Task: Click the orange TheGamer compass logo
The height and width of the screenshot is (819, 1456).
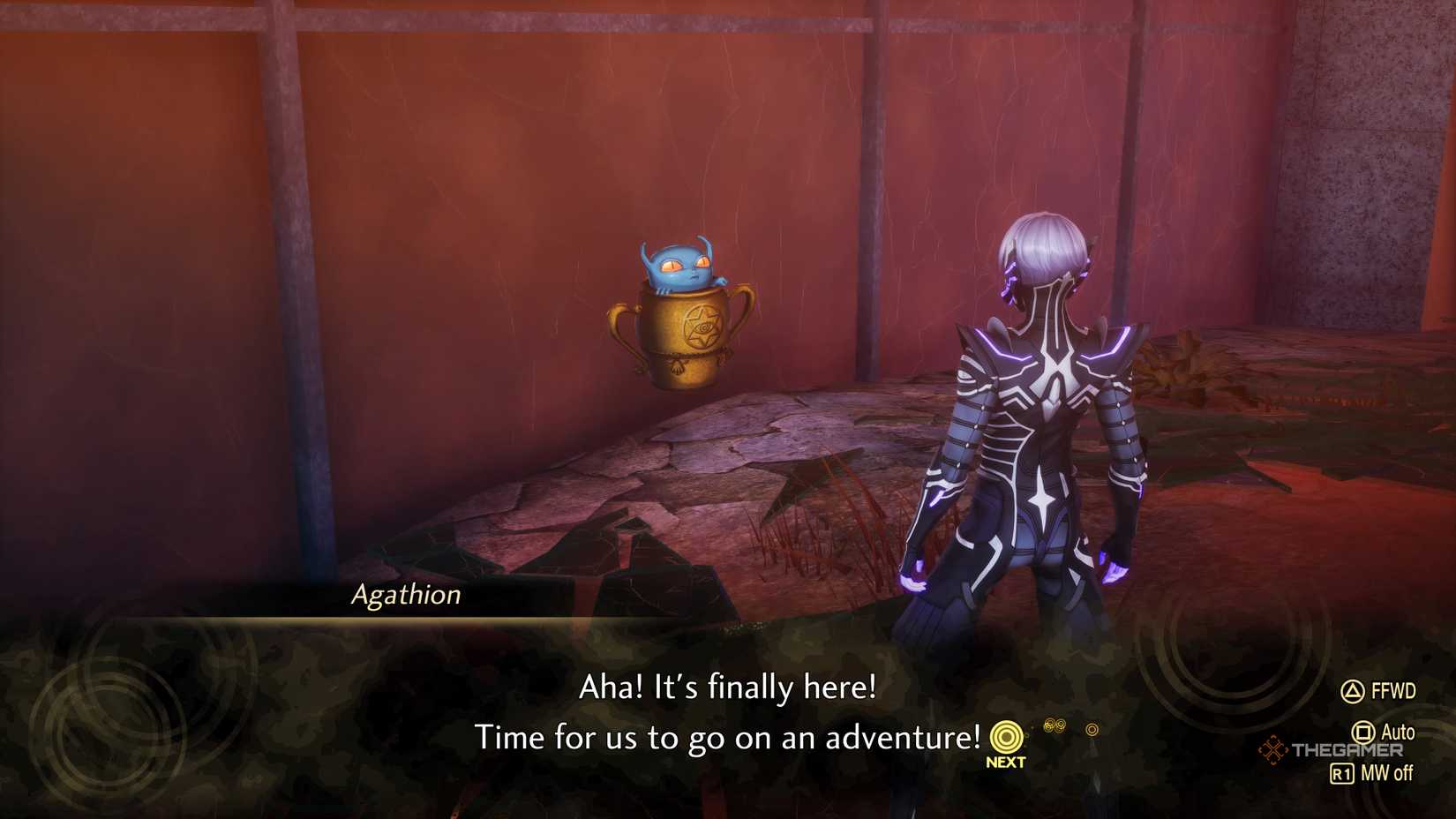Action: pyautogui.click(x=1272, y=749)
